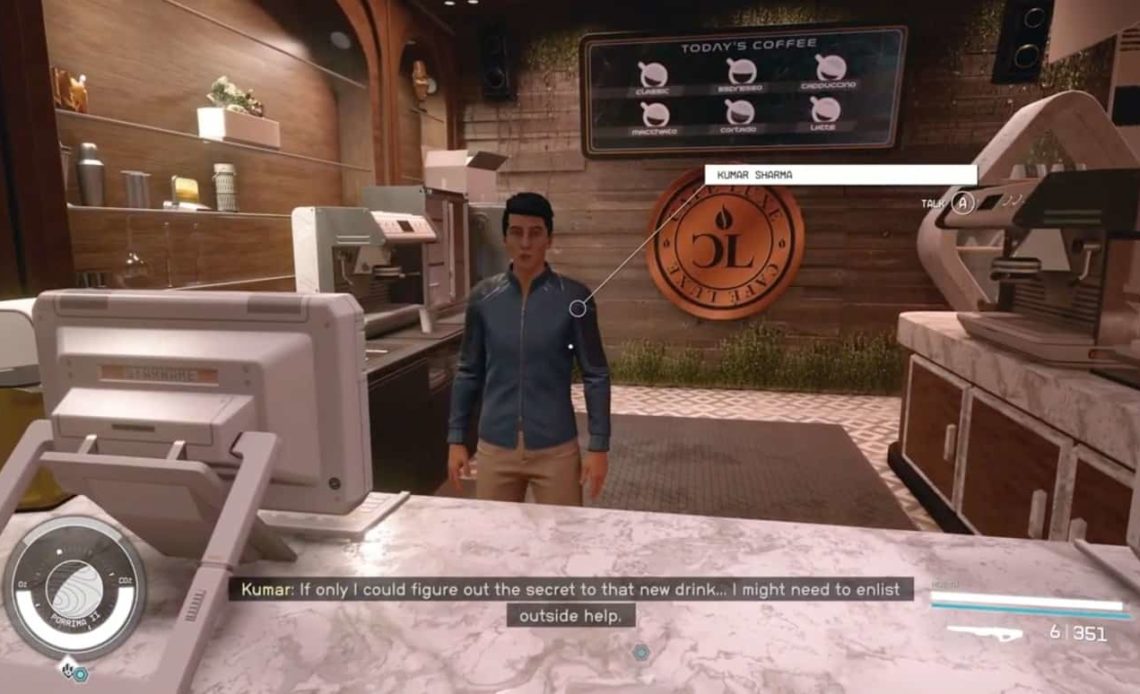Select the Kumar Sharma name tag
Image resolution: width=1140 pixels, height=694 pixels.
point(840,175)
